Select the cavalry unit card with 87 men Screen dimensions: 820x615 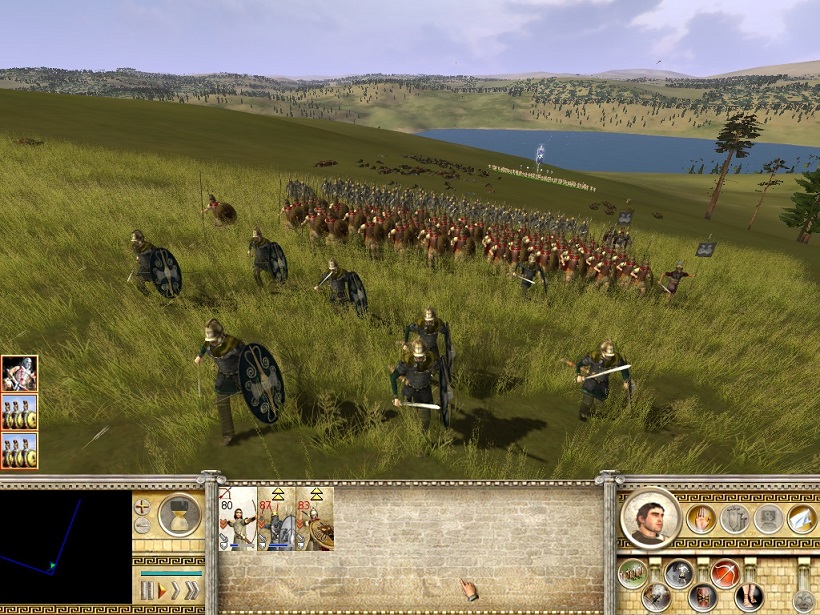tap(277, 519)
